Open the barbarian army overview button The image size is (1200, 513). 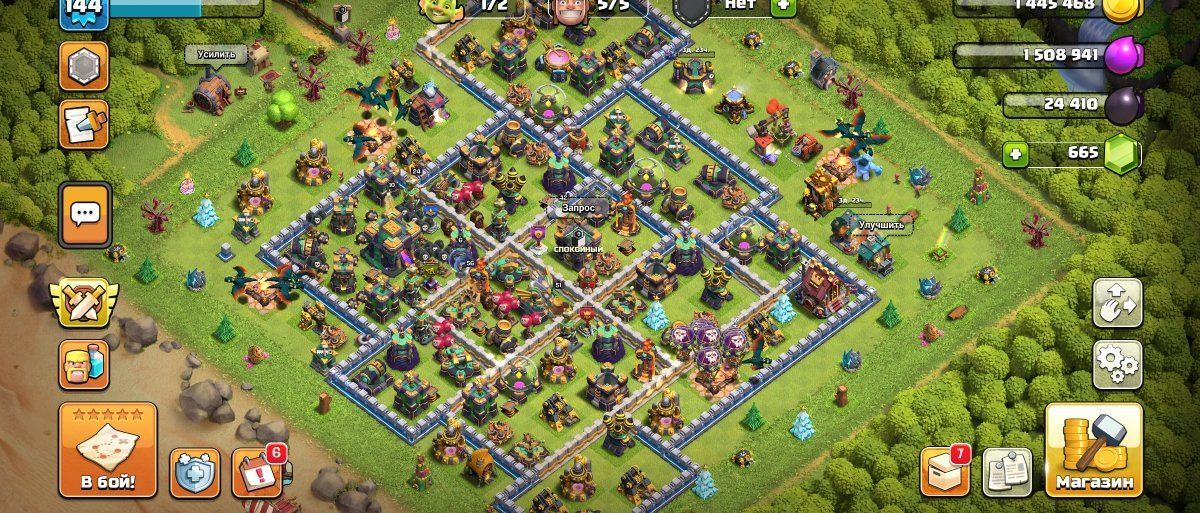84,364
